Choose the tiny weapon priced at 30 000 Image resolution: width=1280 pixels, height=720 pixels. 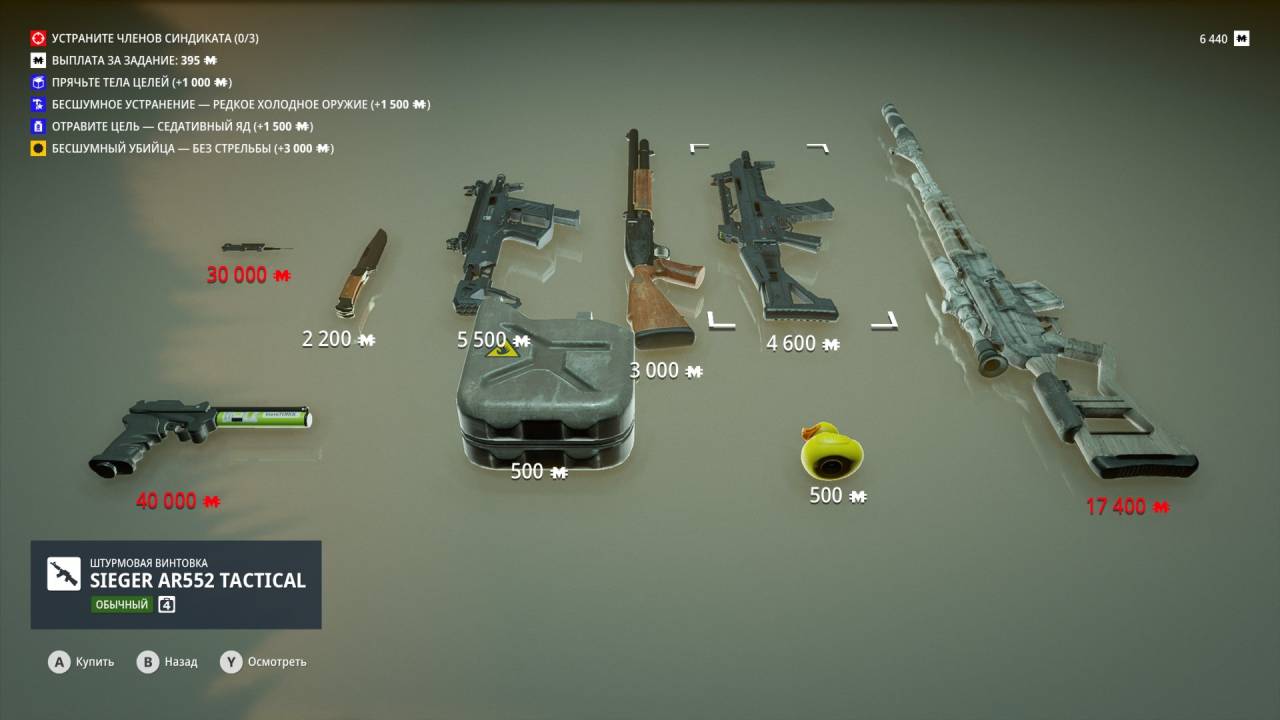(x=254, y=247)
